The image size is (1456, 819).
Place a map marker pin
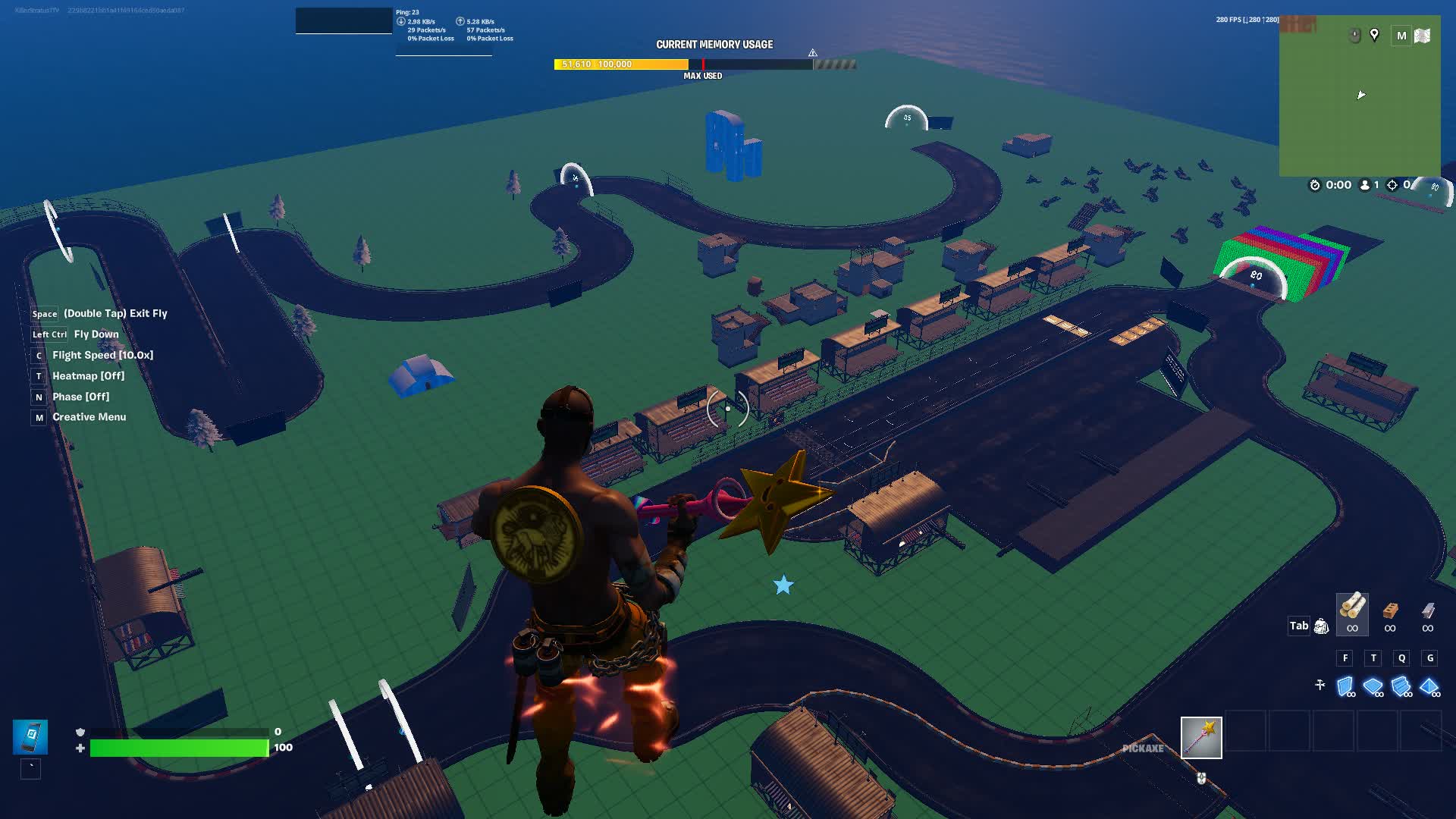(1374, 35)
